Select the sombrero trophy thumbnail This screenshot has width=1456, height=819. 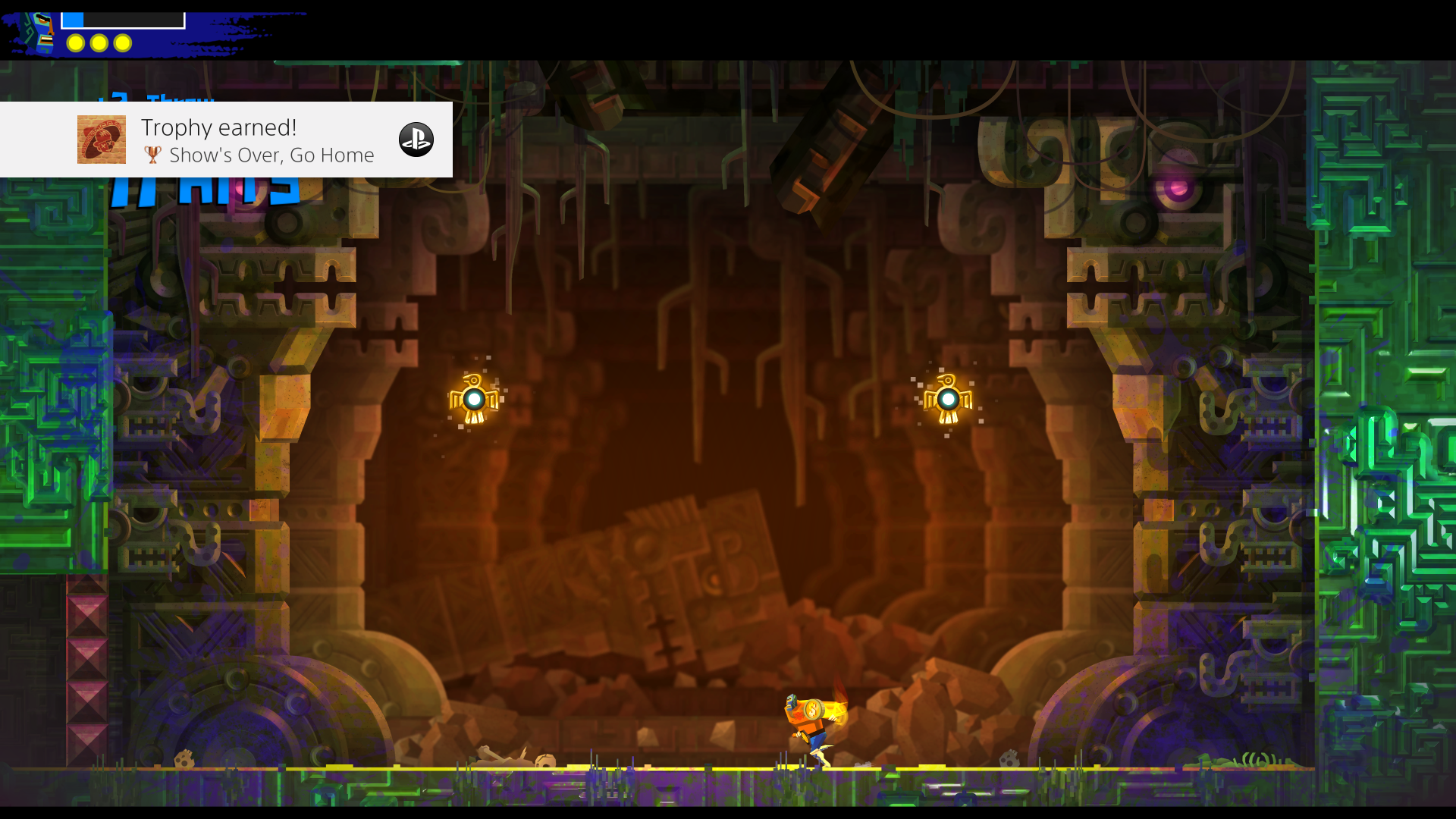[102, 140]
